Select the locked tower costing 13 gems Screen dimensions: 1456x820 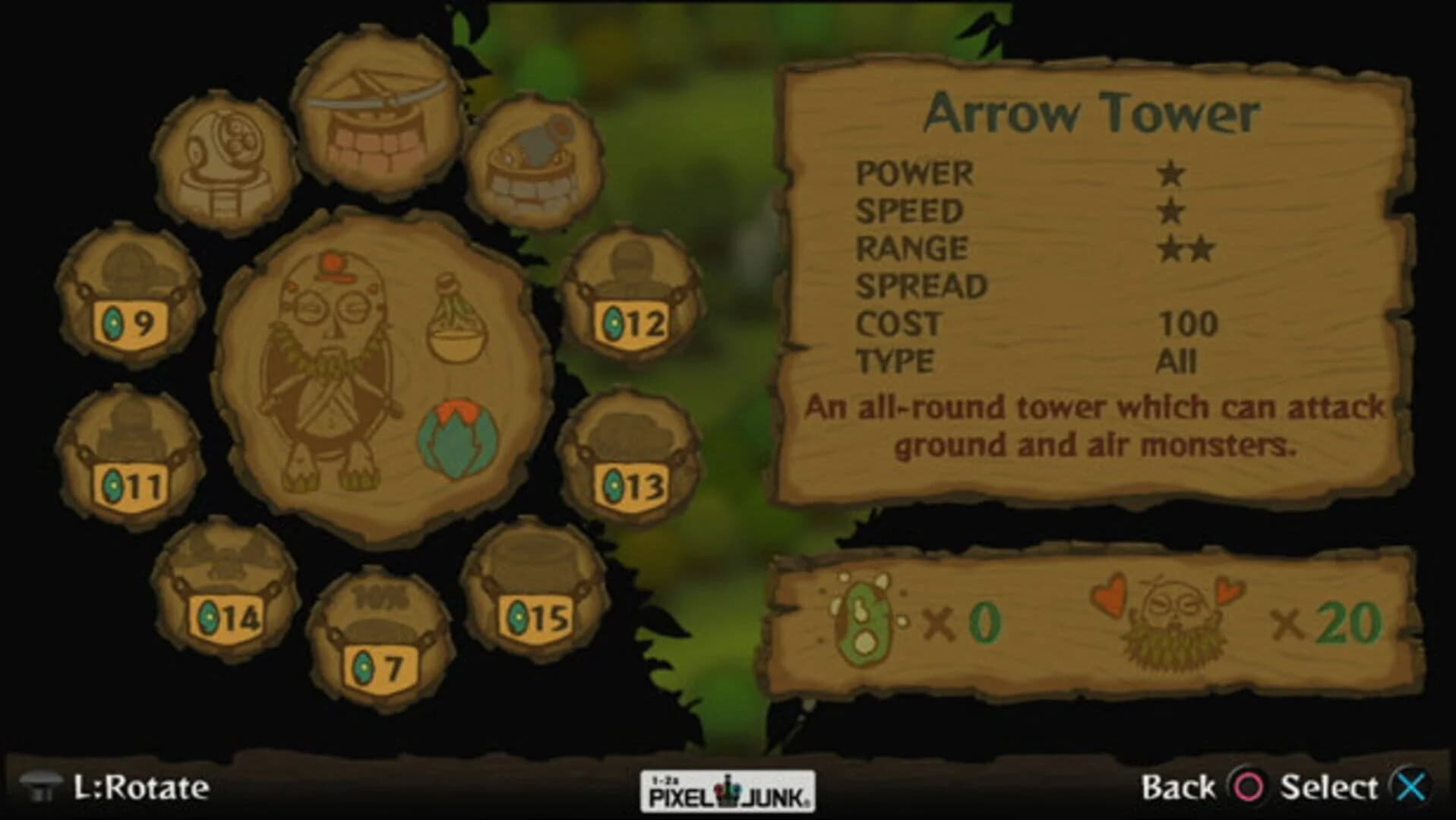coord(629,452)
